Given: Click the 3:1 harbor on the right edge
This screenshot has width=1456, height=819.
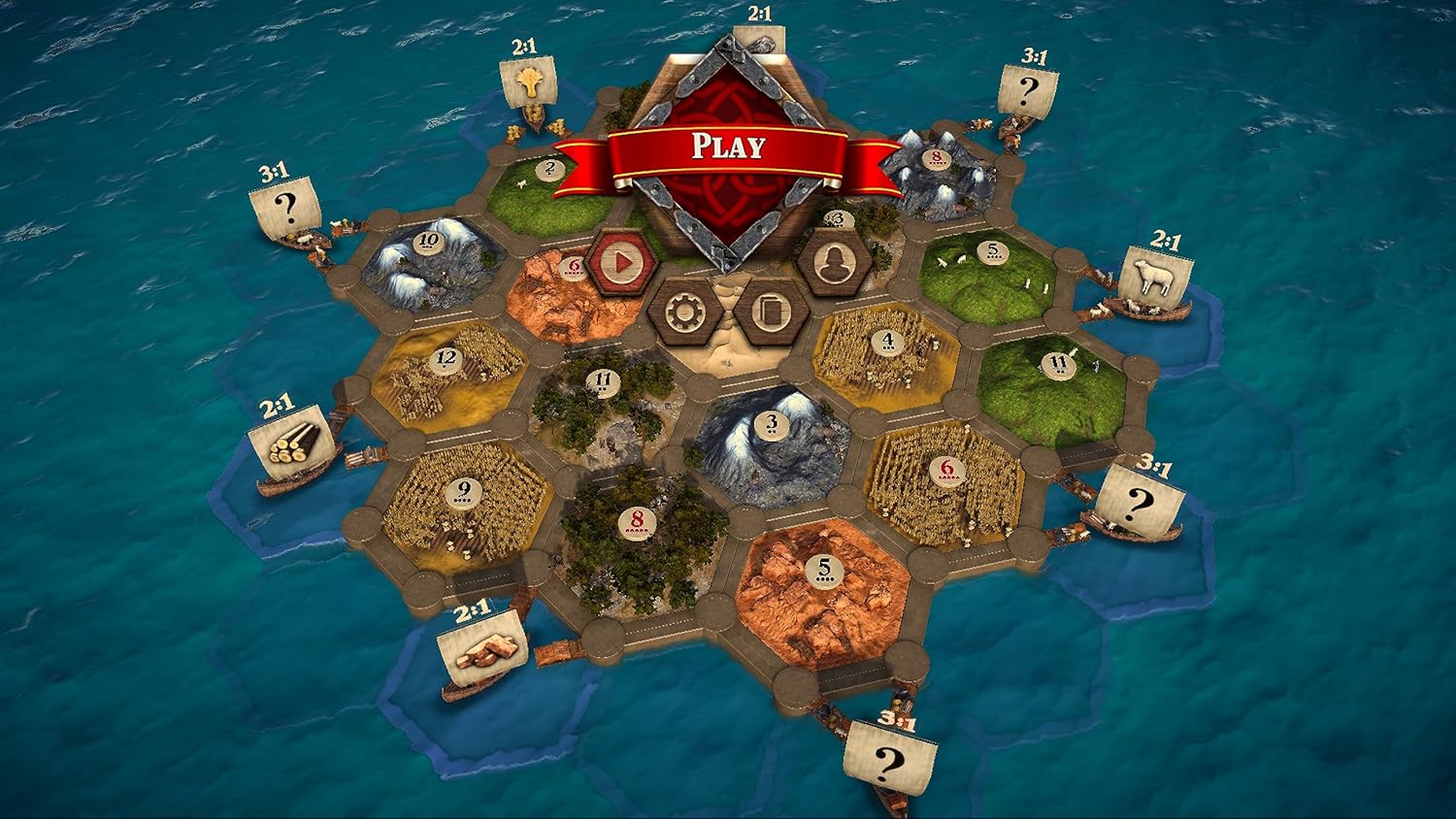Looking at the screenshot, I should tap(1139, 498).
